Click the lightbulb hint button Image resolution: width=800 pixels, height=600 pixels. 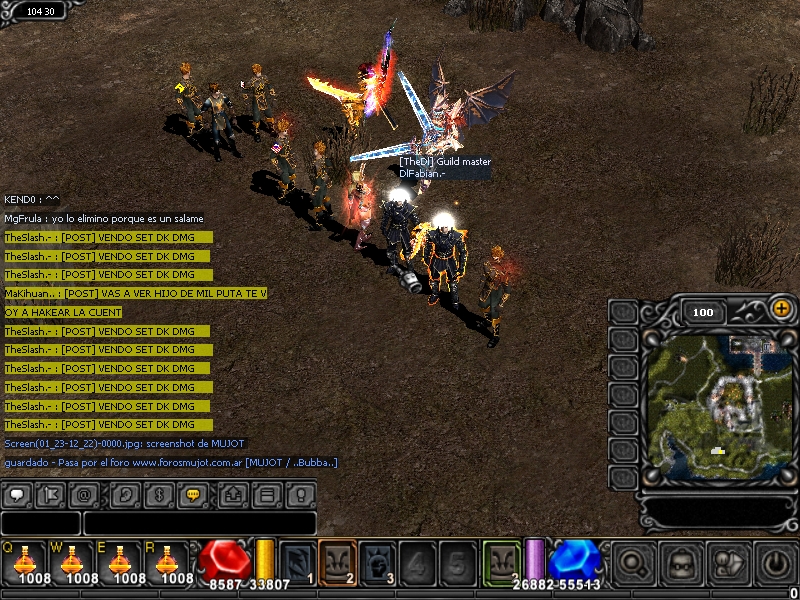point(299,494)
